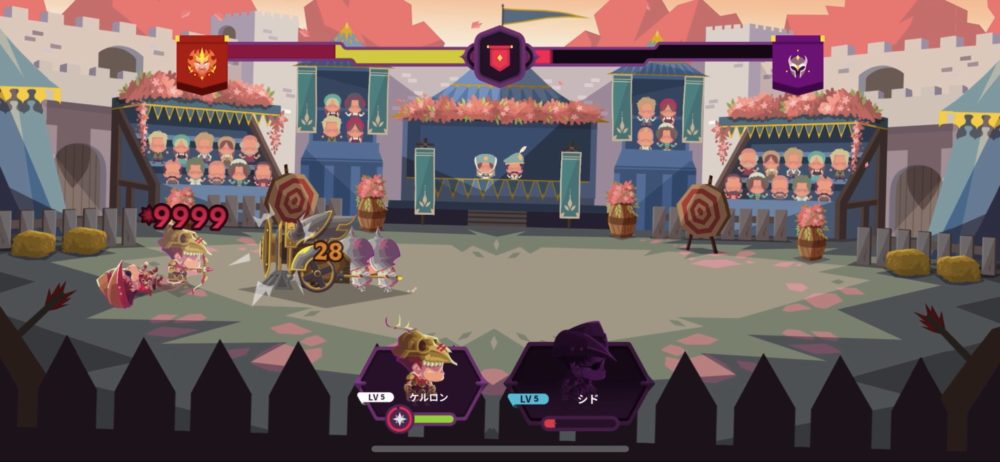
Task: Select the ケルロン hero card
Action: 425,375
